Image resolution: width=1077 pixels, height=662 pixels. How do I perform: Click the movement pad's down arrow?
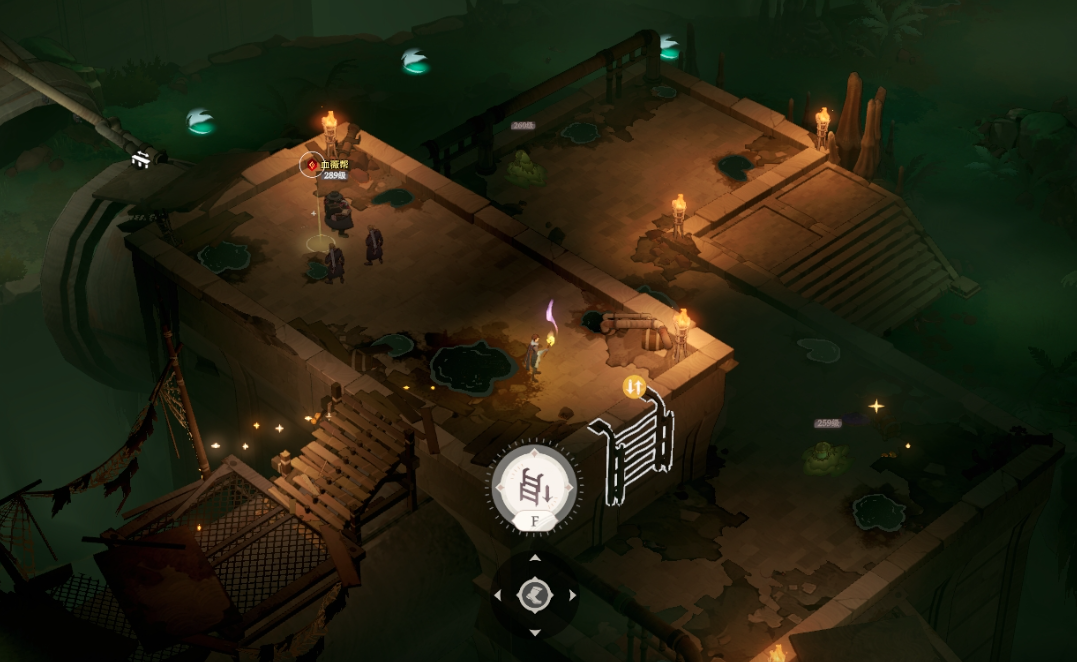click(x=535, y=632)
